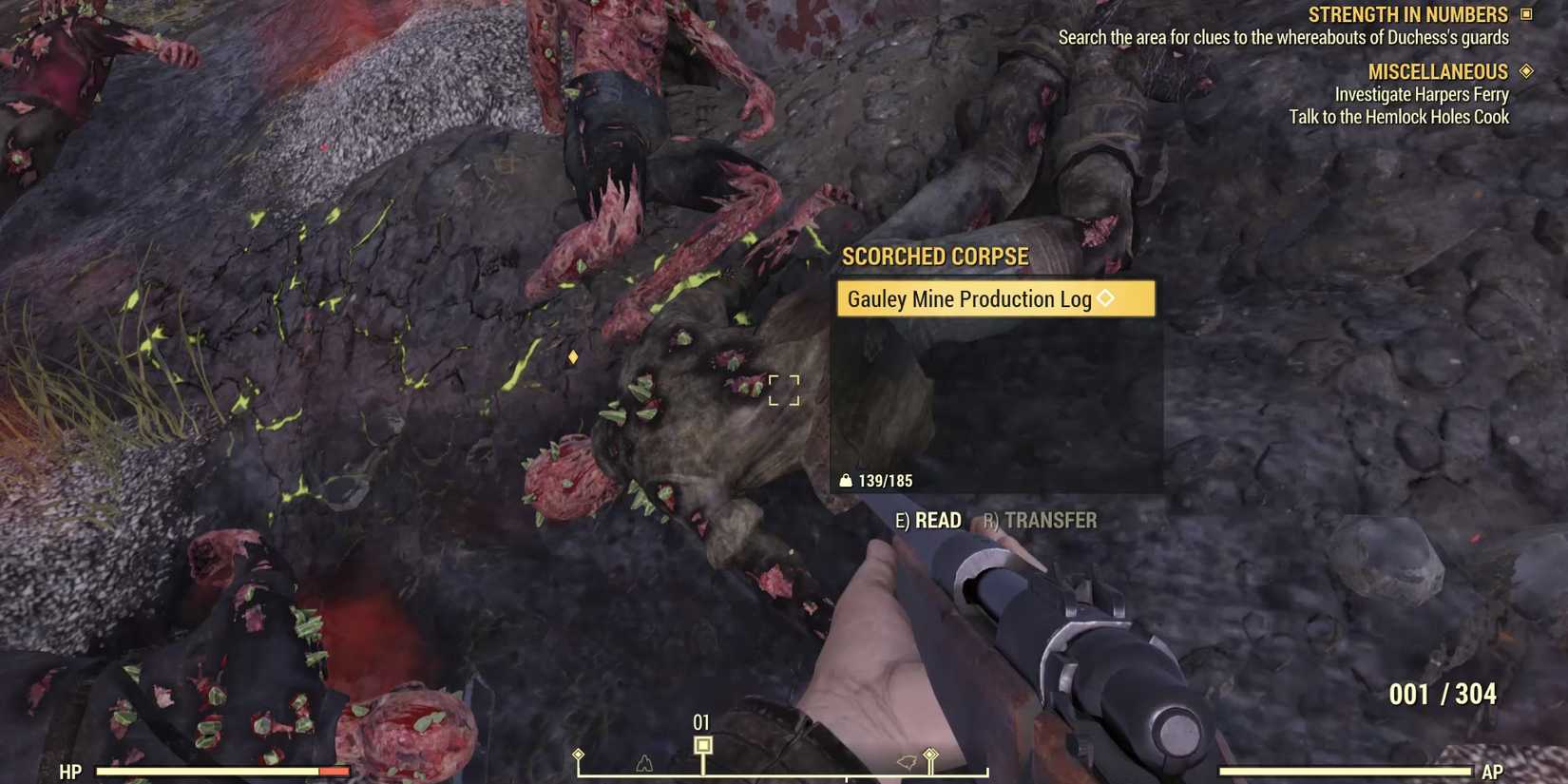Screen dimensions: 1568x784
Task: Click the Investigate Harpers Ferry objective
Action: tap(1422, 94)
